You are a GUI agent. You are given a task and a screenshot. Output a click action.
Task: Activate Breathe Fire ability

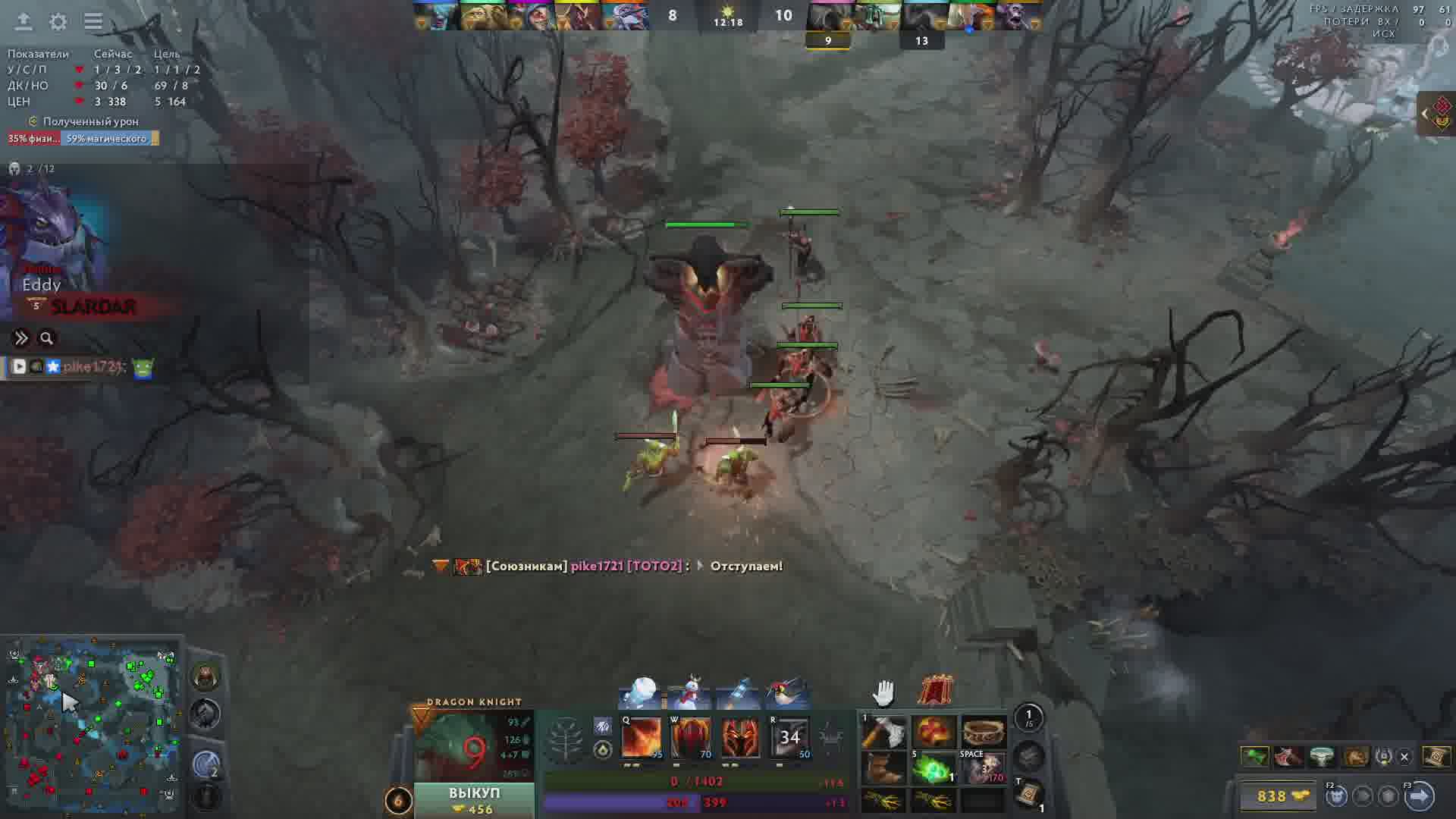[641, 738]
